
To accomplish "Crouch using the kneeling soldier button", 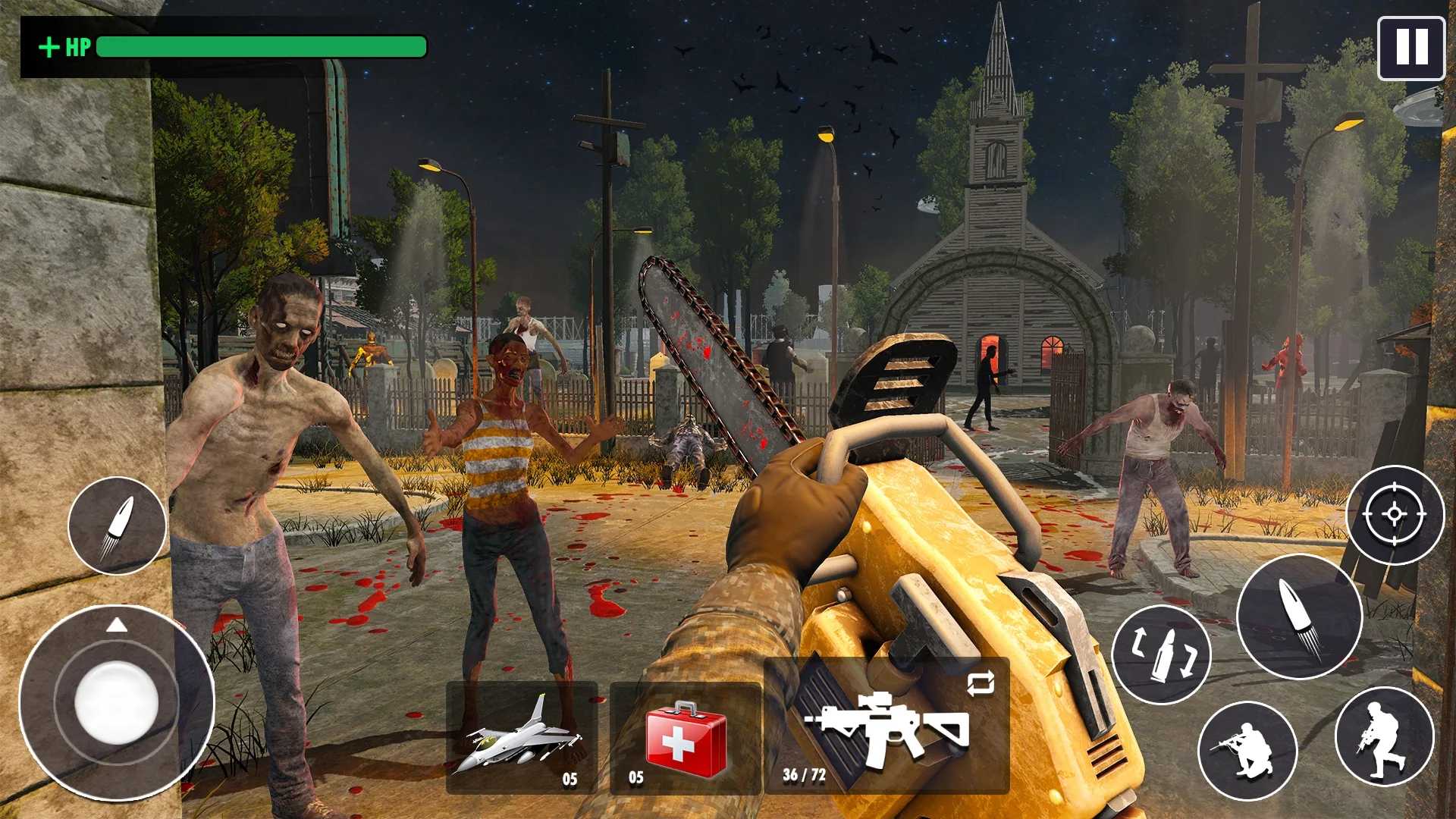I will pos(1247,750).
